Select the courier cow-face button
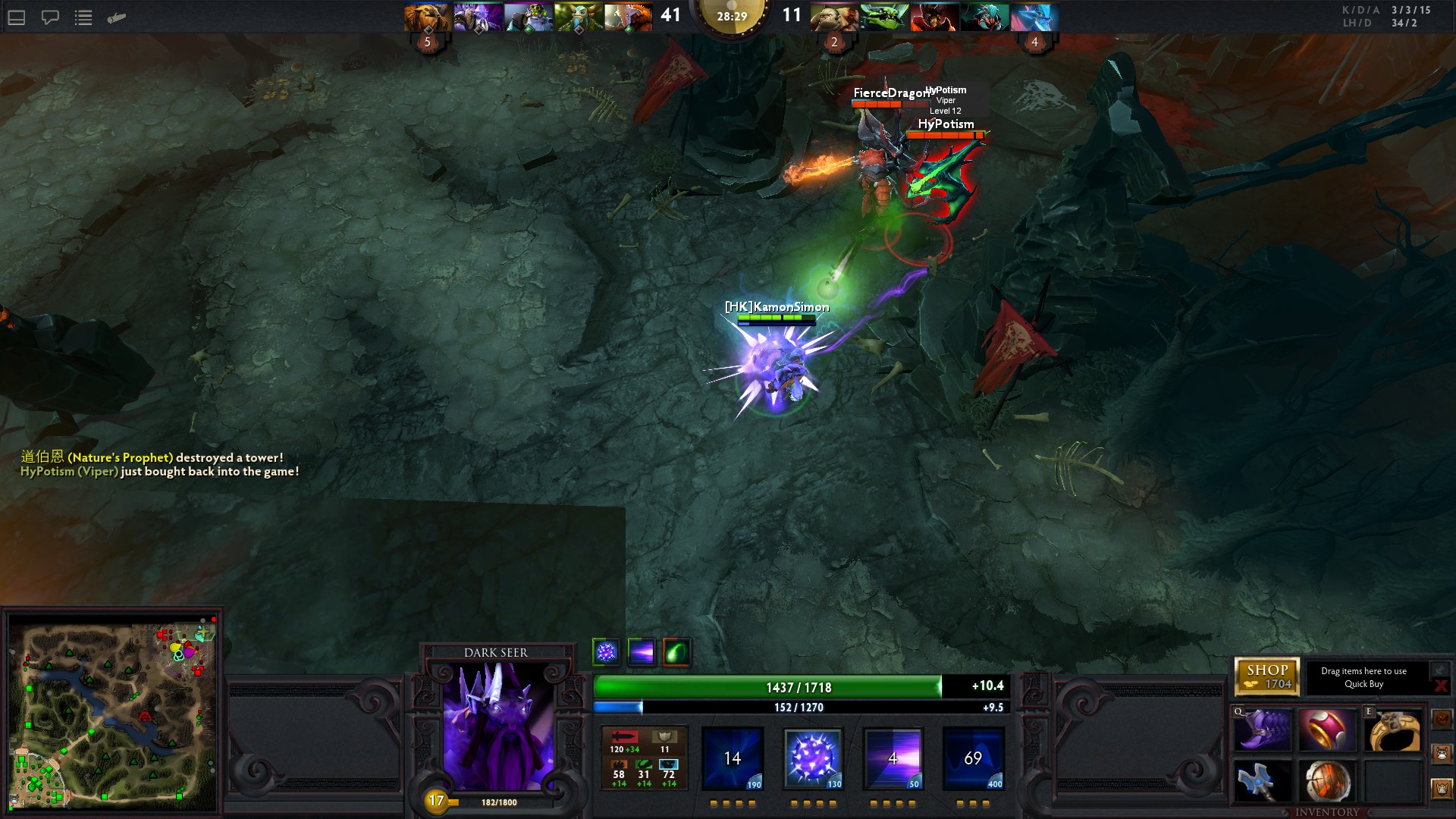This screenshot has width=1456, height=819. pos(1442,754)
